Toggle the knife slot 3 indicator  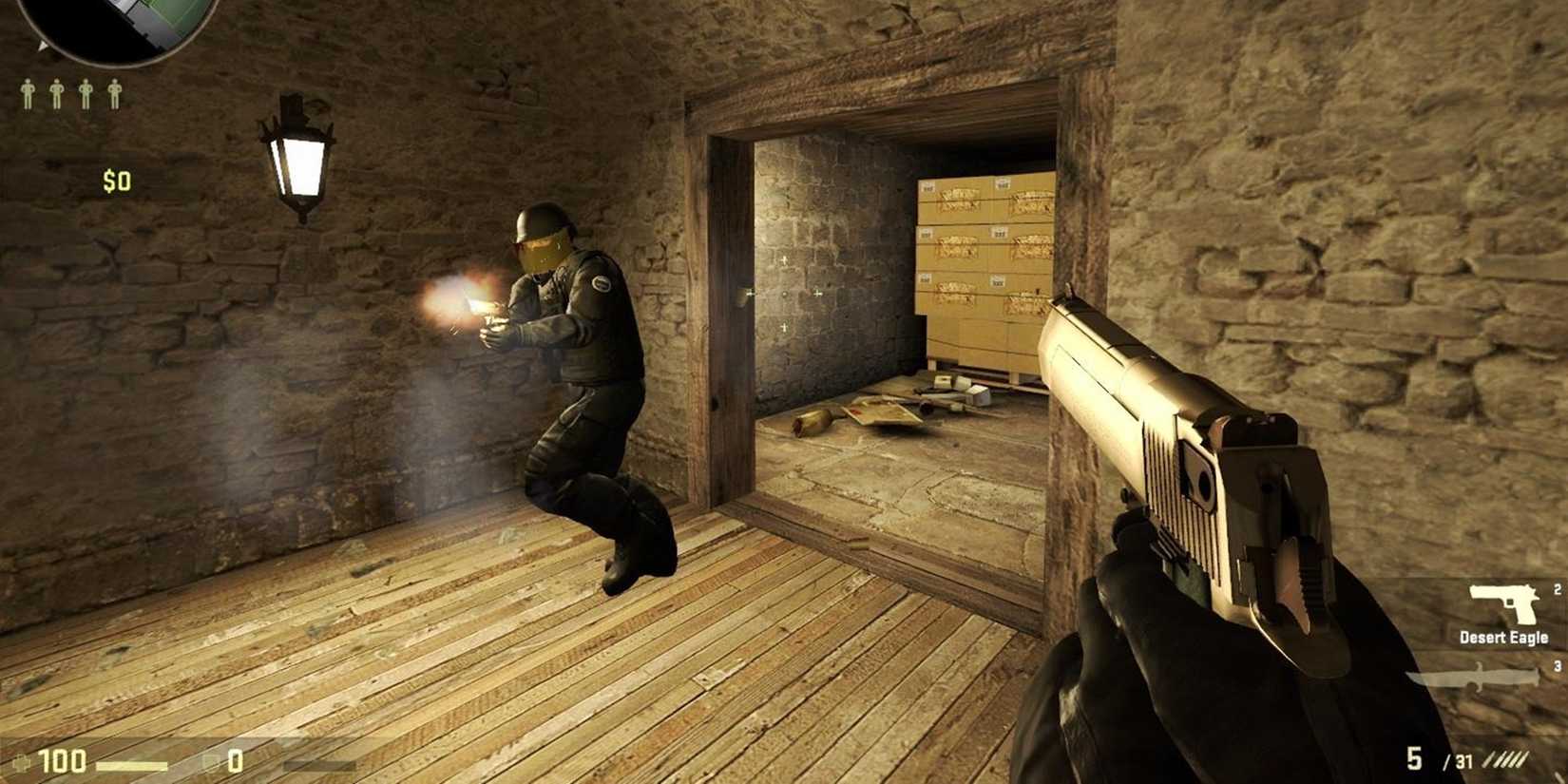pos(1557,666)
